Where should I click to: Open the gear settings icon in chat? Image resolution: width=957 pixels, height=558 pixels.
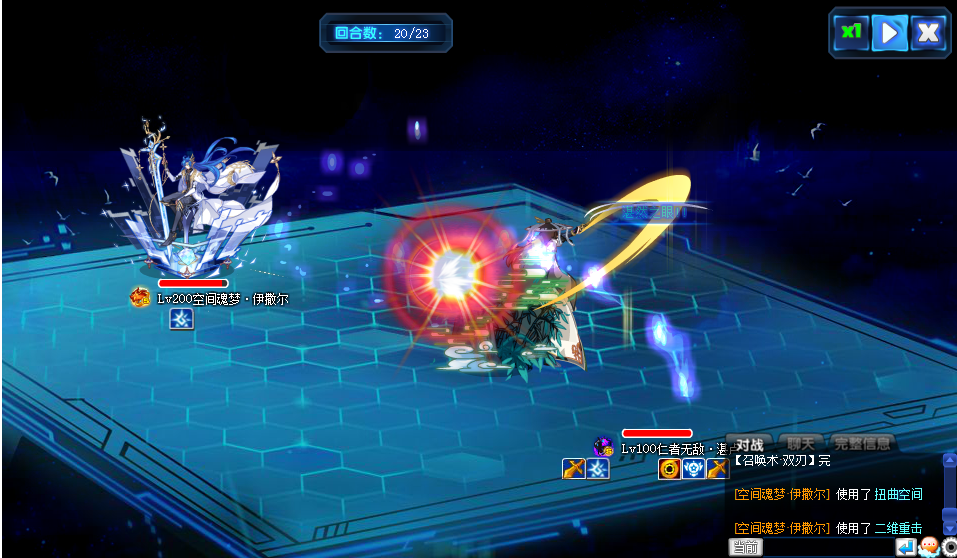pos(950,547)
